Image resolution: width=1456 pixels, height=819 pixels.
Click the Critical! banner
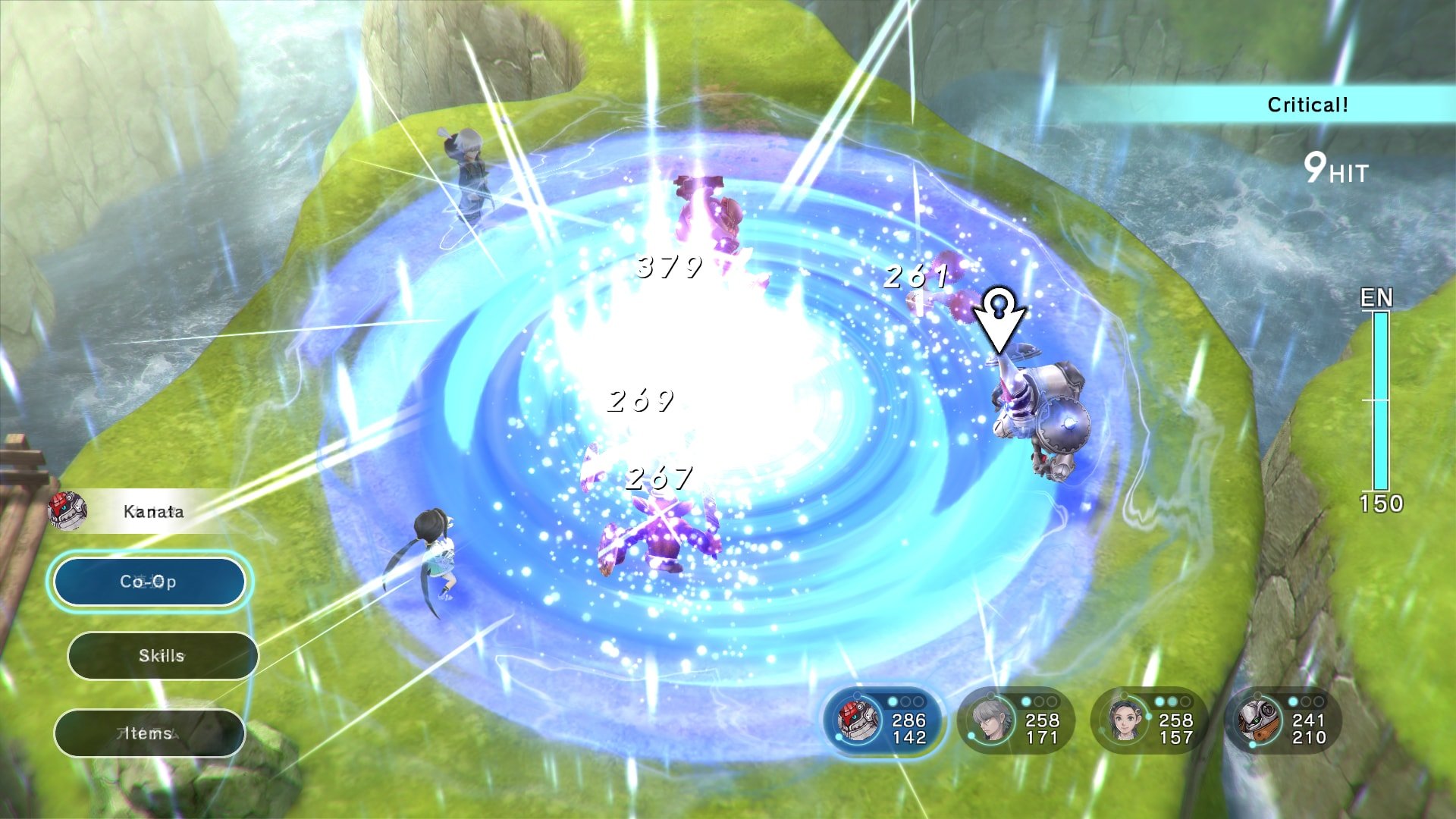(x=1309, y=105)
